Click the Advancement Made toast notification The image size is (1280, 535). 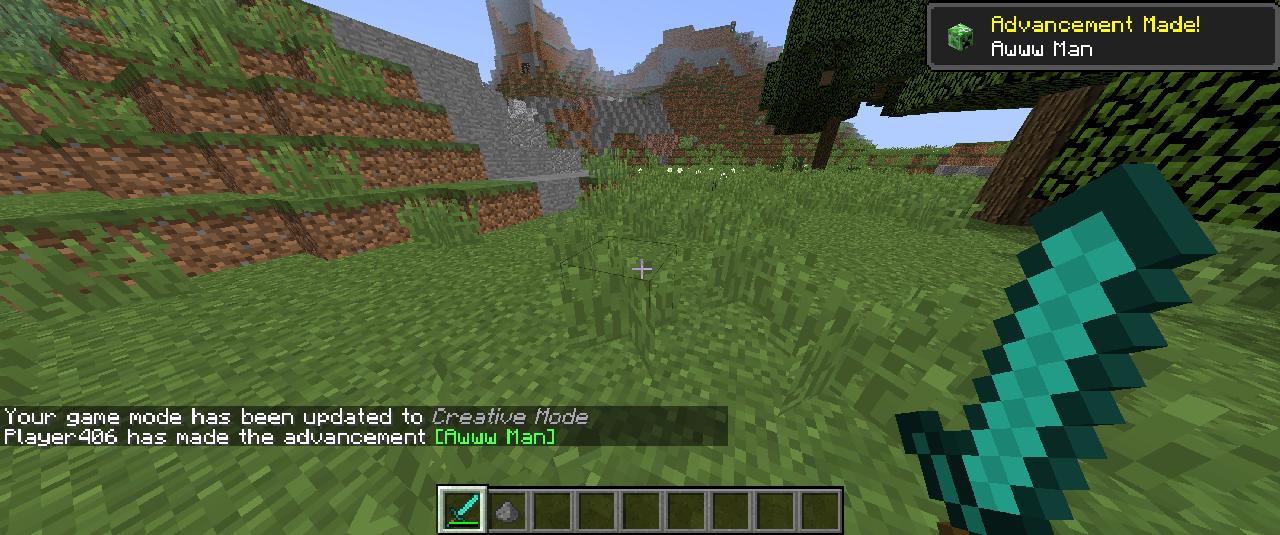tap(1103, 37)
